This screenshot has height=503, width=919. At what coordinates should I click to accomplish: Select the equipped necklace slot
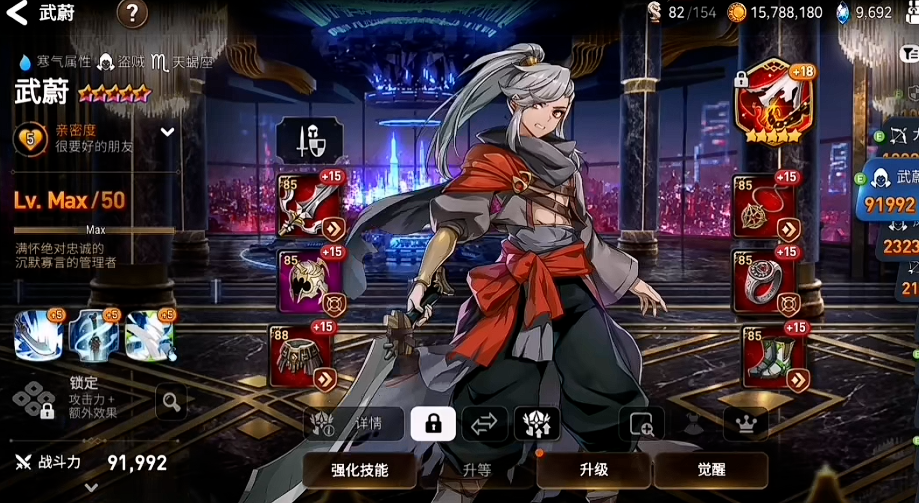[x=765, y=206]
